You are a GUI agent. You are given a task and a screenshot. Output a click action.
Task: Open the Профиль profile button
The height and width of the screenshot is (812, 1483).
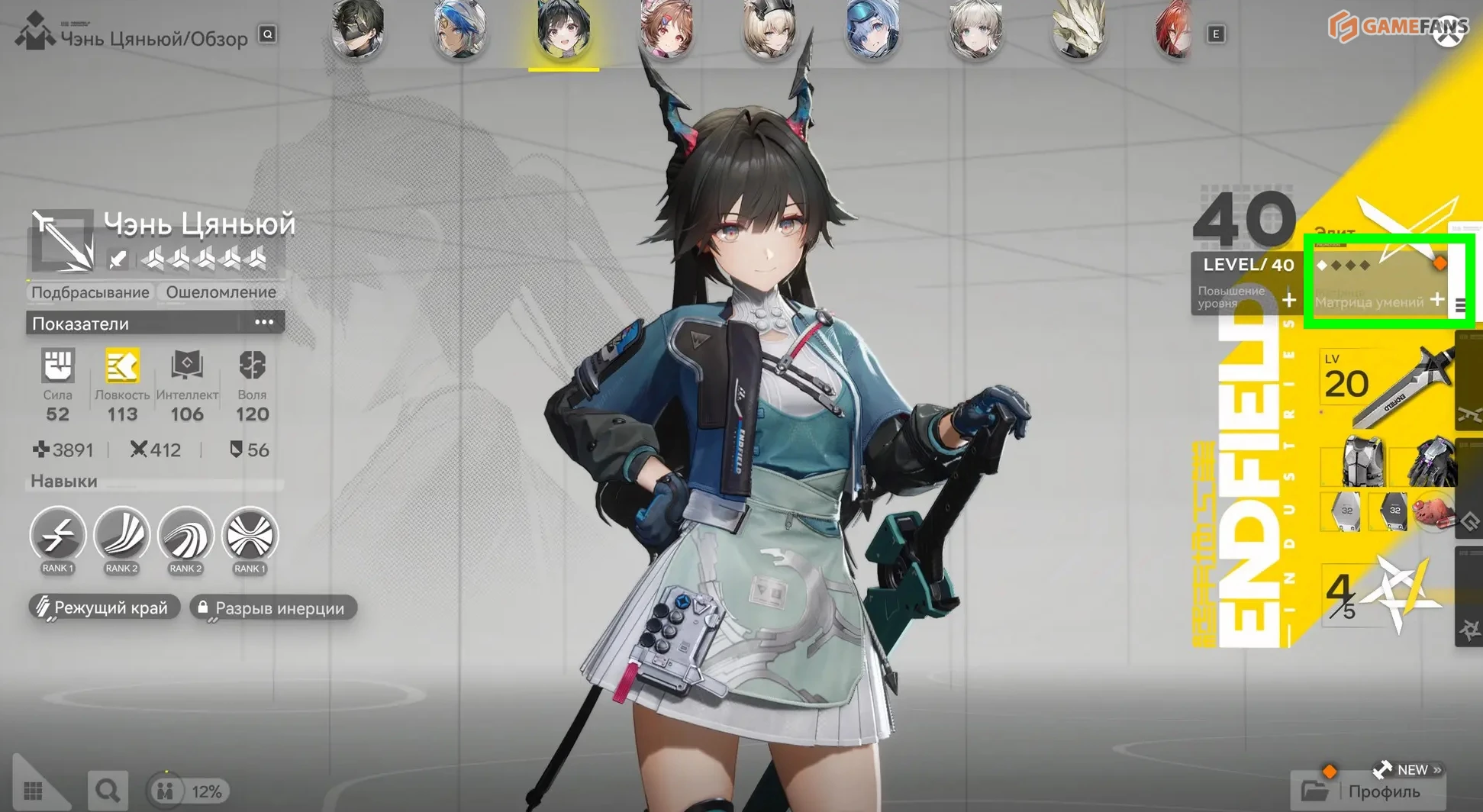pos(1369,791)
